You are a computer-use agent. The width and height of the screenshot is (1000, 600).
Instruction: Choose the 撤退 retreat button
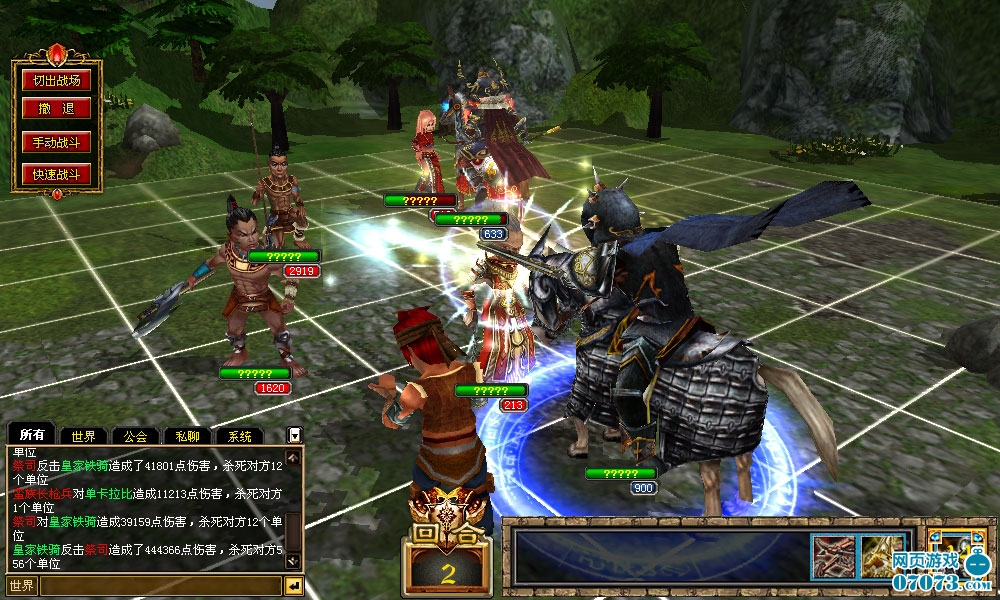click(x=56, y=109)
